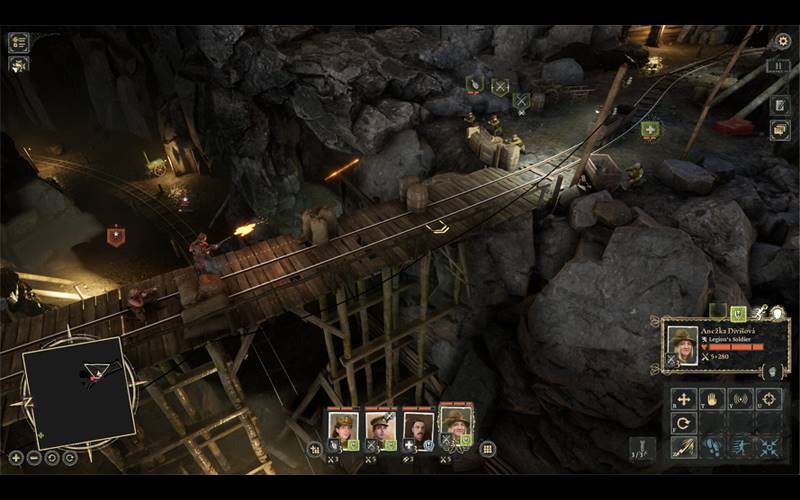Activate the stop hand command
This screenshot has height=500, width=800.
711,399
